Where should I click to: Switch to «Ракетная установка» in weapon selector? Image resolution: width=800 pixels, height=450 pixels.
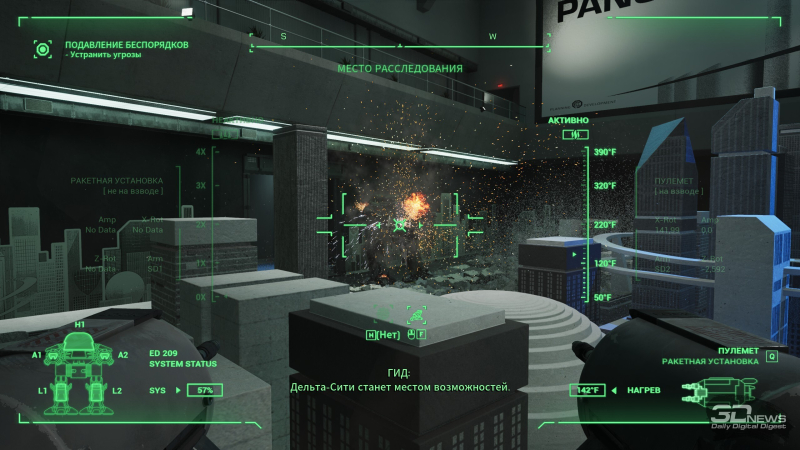pyautogui.click(x=709, y=361)
